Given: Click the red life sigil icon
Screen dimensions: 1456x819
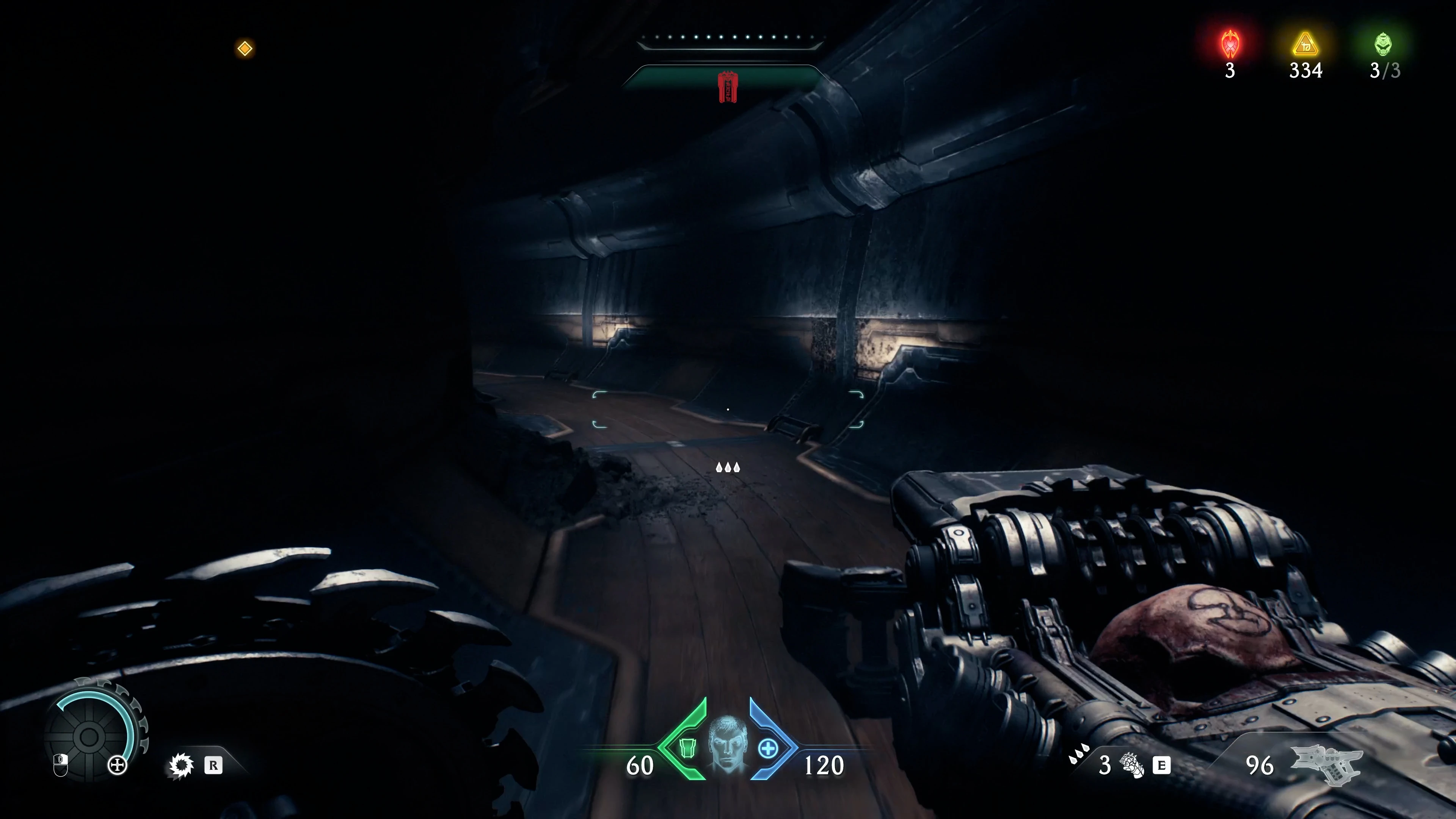Looking at the screenshot, I should [x=1230, y=44].
